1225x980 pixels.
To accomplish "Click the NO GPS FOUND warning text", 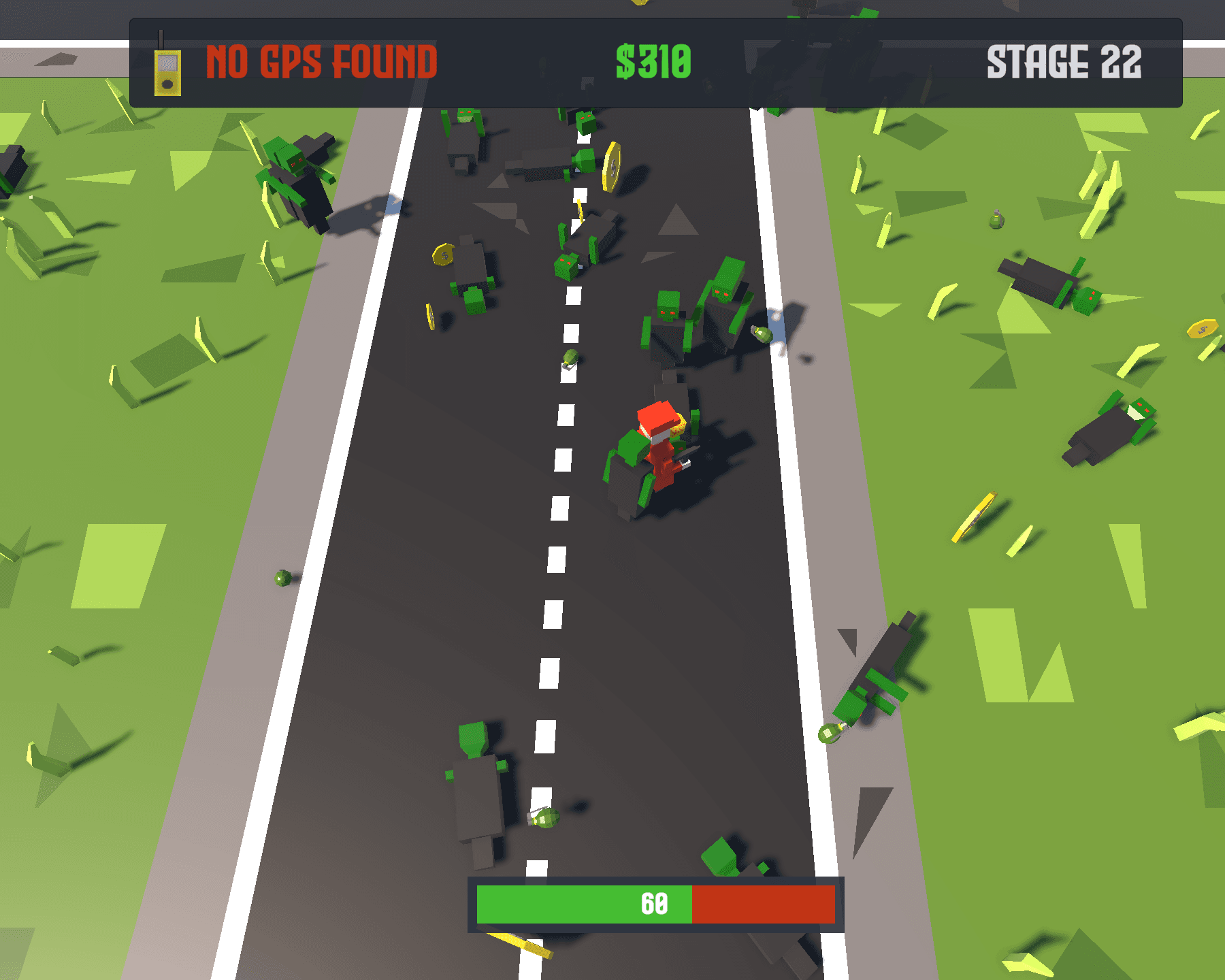I will [321, 60].
